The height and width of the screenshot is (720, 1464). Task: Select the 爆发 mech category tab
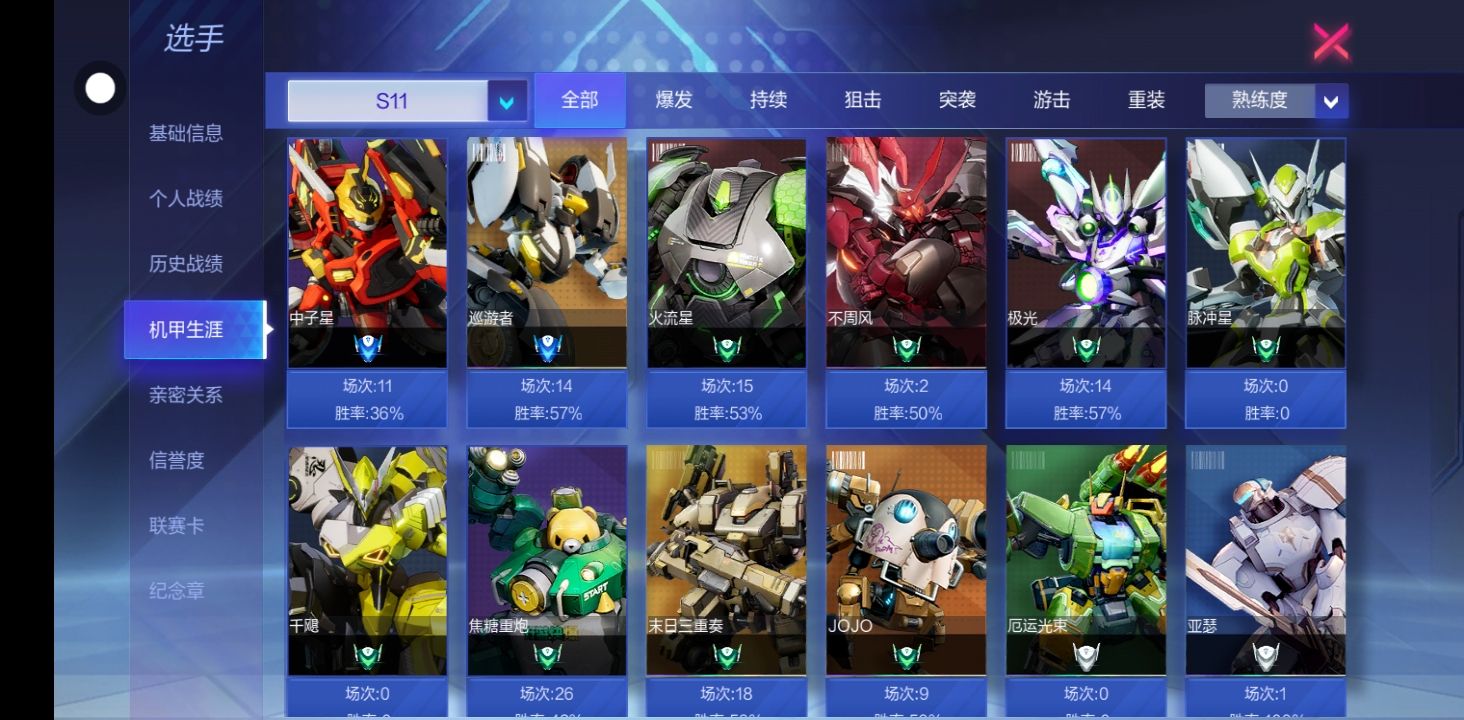coord(674,100)
